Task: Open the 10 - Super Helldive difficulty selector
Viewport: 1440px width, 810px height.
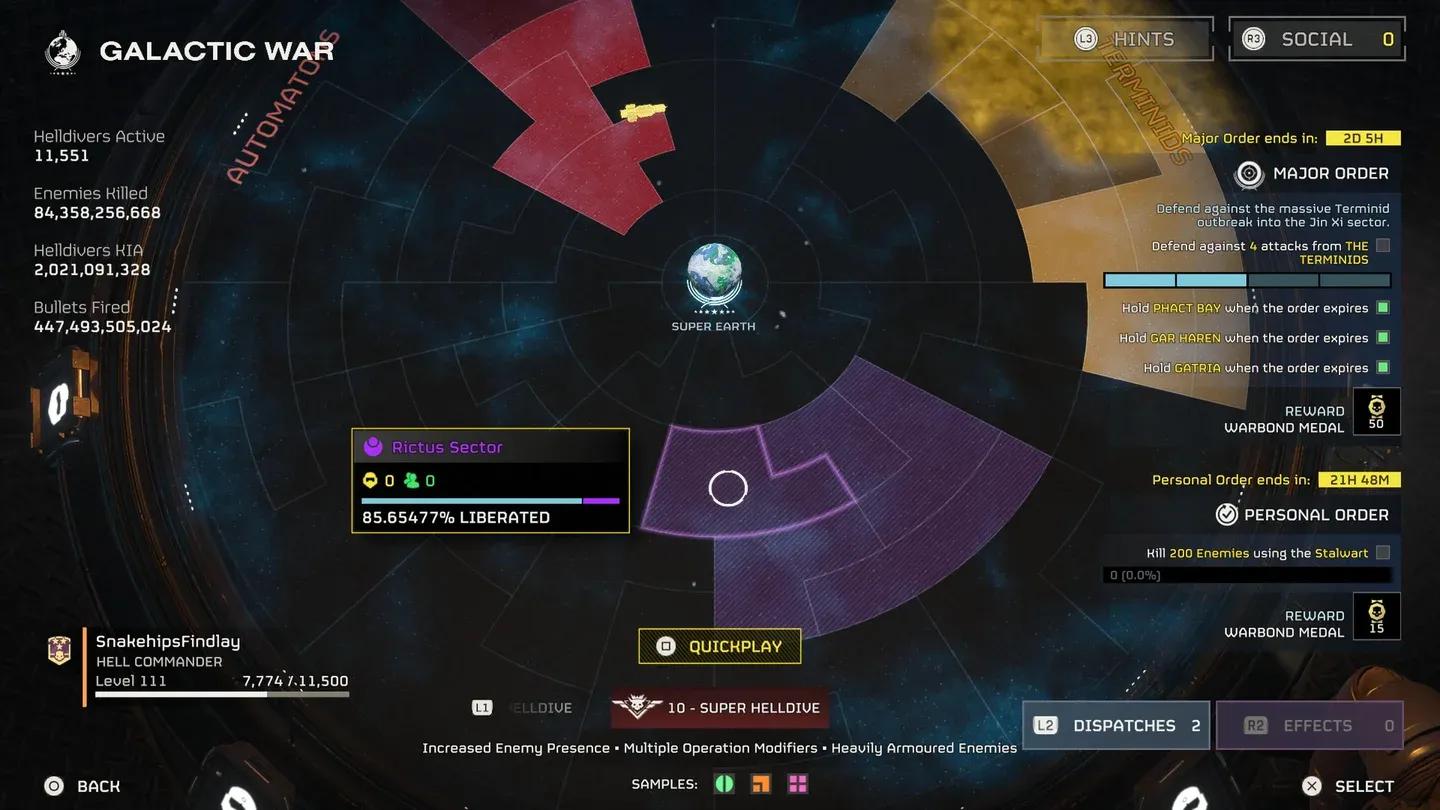Action: [719, 707]
